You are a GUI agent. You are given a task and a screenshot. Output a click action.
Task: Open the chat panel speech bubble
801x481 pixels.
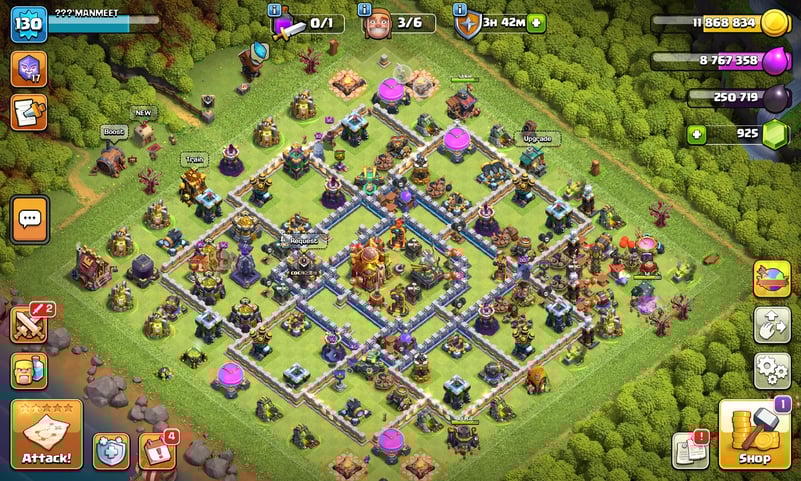[30, 217]
